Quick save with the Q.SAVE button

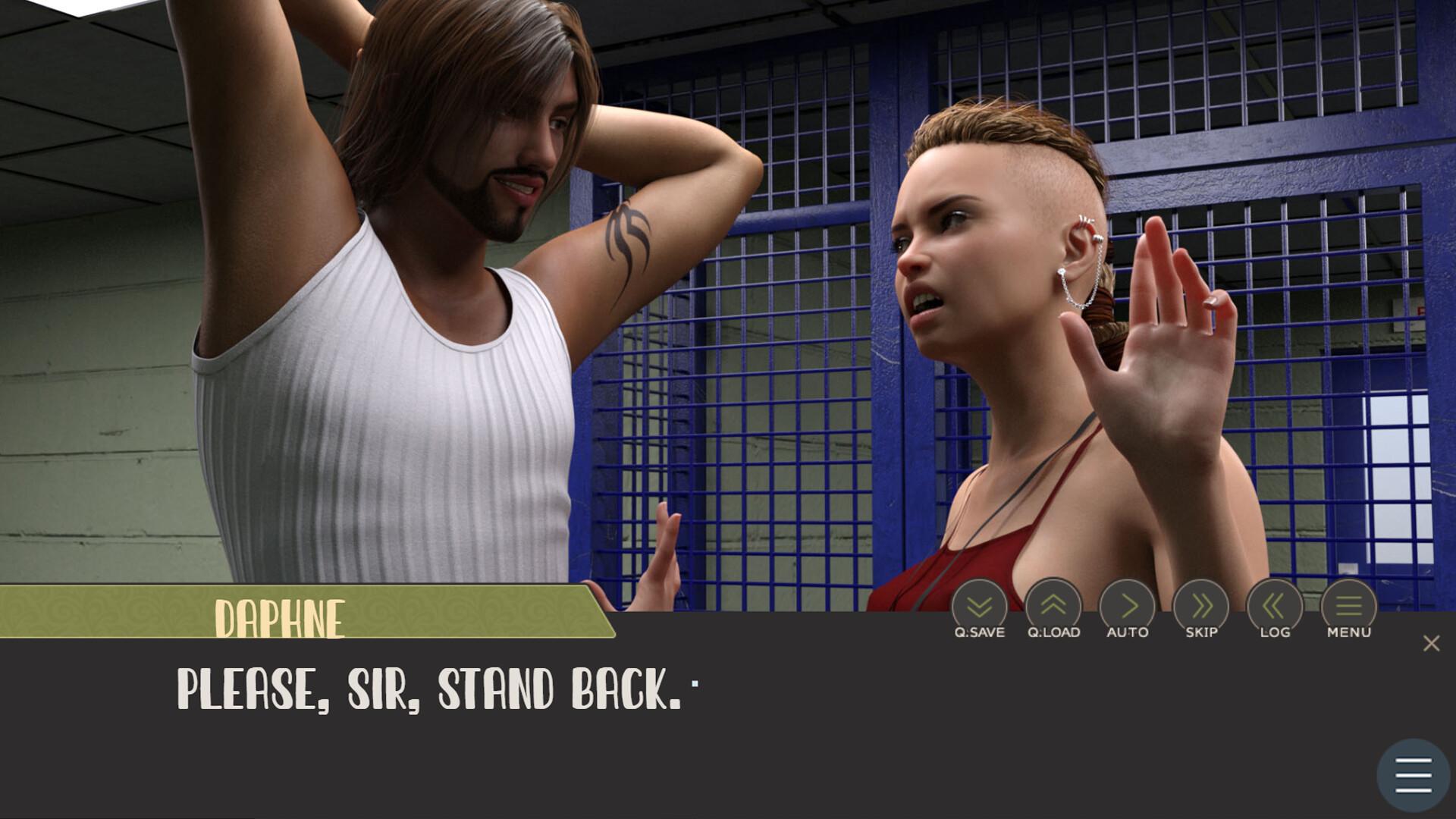[x=979, y=607]
